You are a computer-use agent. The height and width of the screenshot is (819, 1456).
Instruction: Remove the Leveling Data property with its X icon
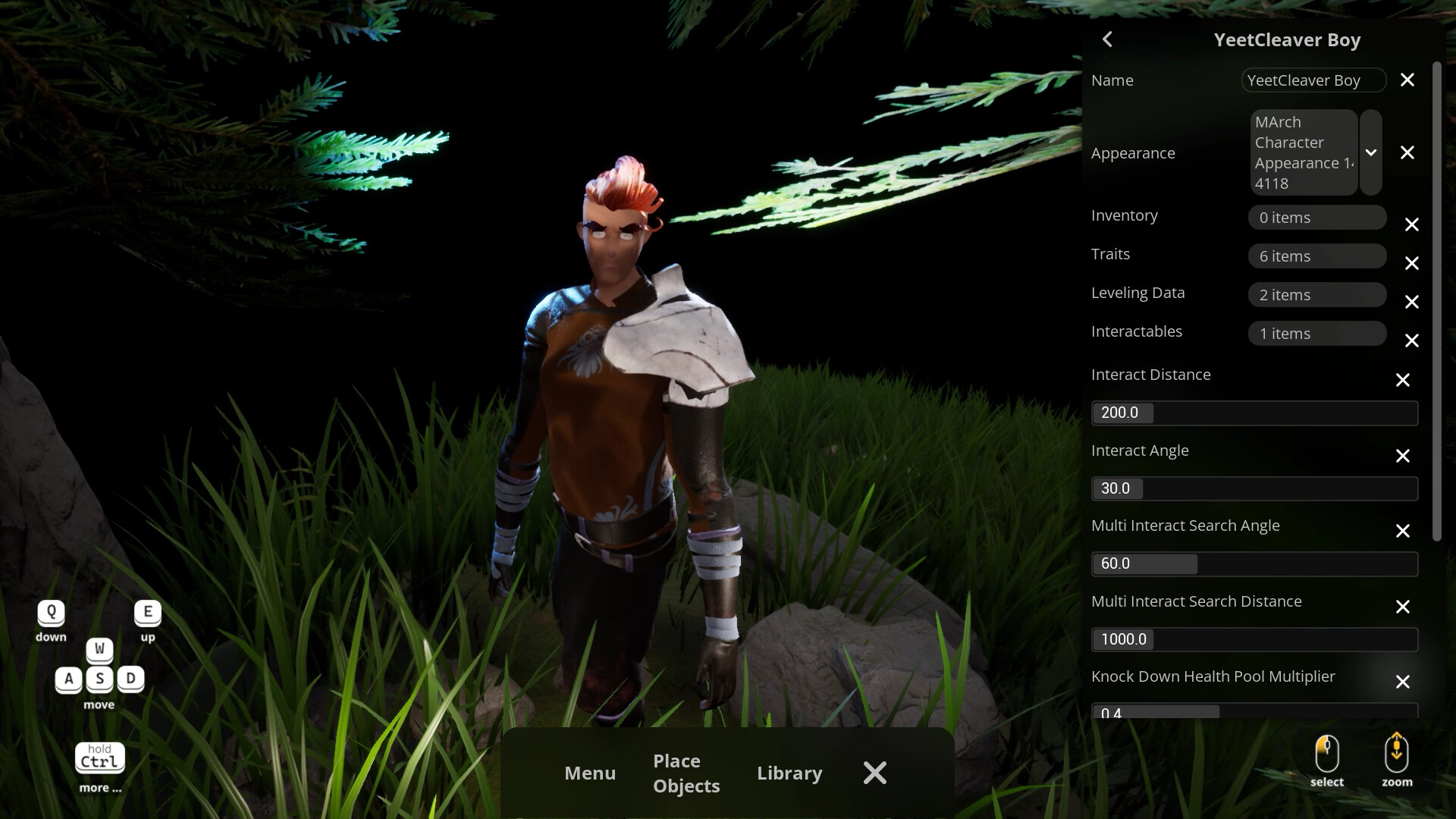pyautogui.click(x=1412, y=302)
